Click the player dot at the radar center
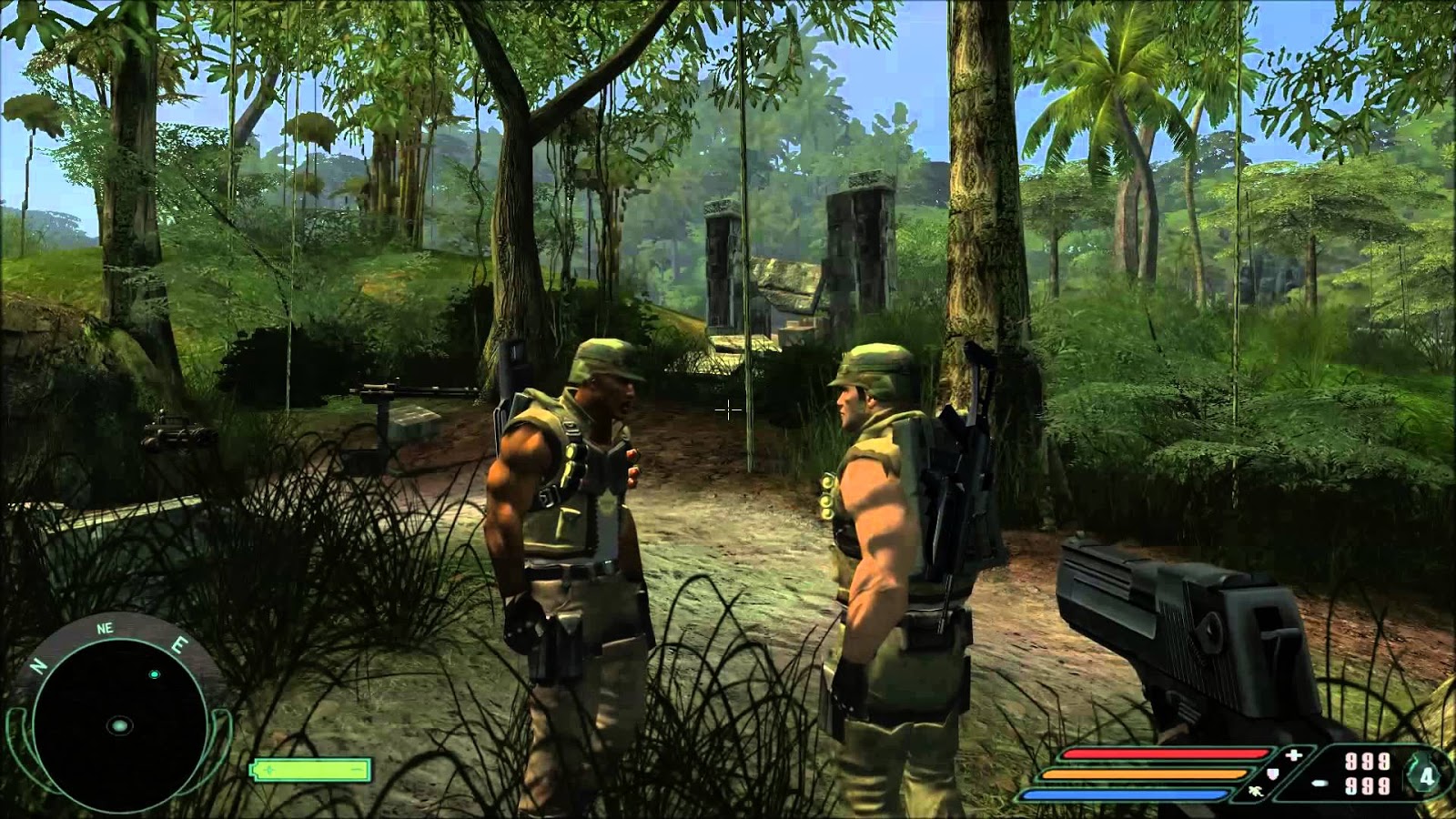Screen dimensions: 1456x819 [119, 725]
